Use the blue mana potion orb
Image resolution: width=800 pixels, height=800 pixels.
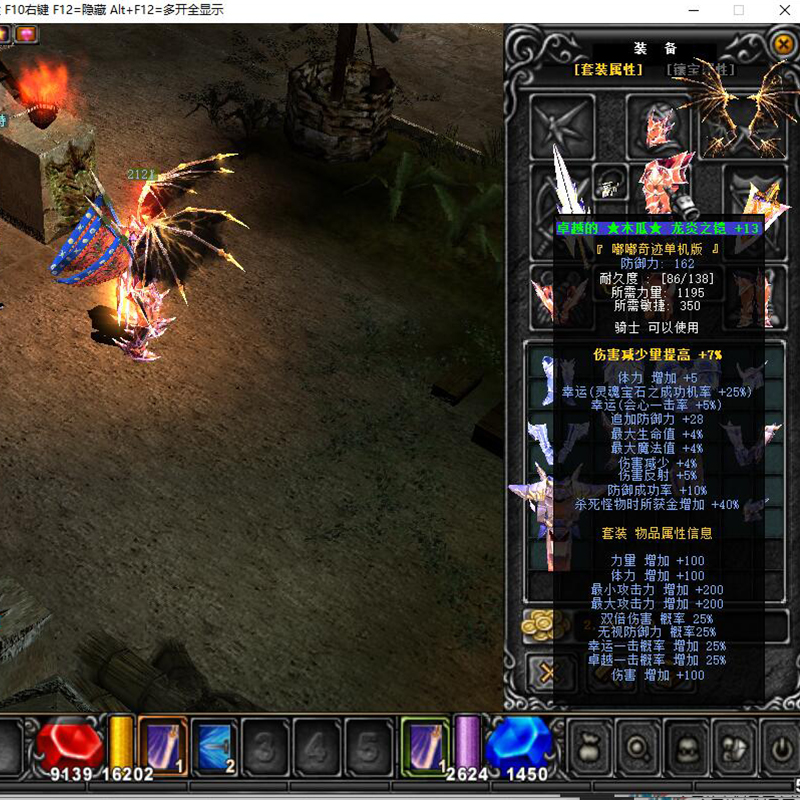click(x=518, y=746)
